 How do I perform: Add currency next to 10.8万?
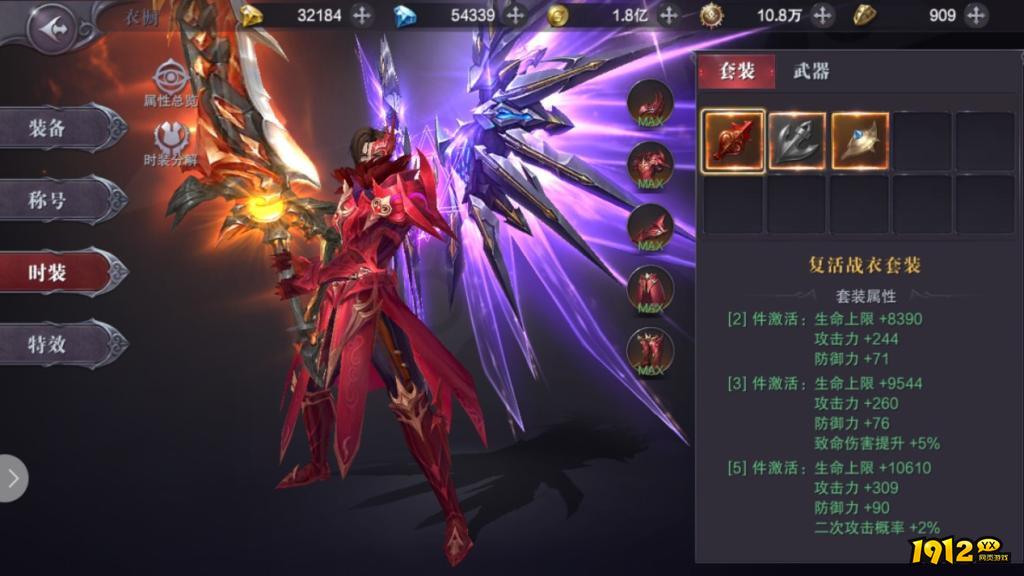pyautogui.click(x=822, y=15)
